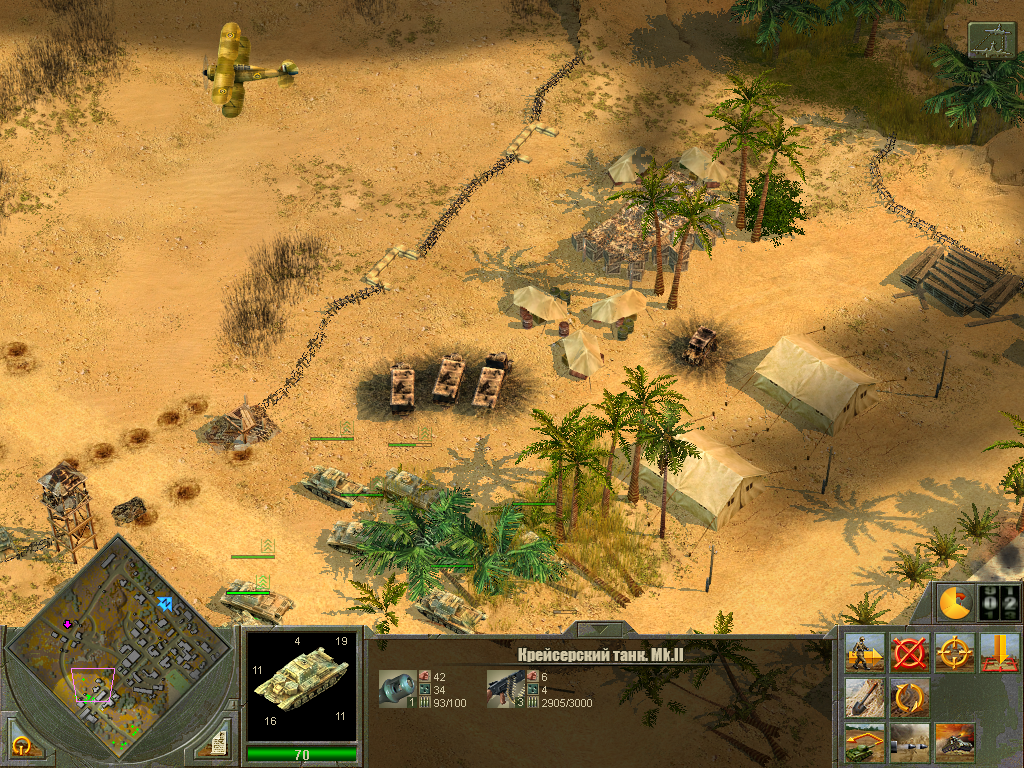Choose the orange crosshair attack command
The width and height of the screenshot is (1024, 768).
954,652
